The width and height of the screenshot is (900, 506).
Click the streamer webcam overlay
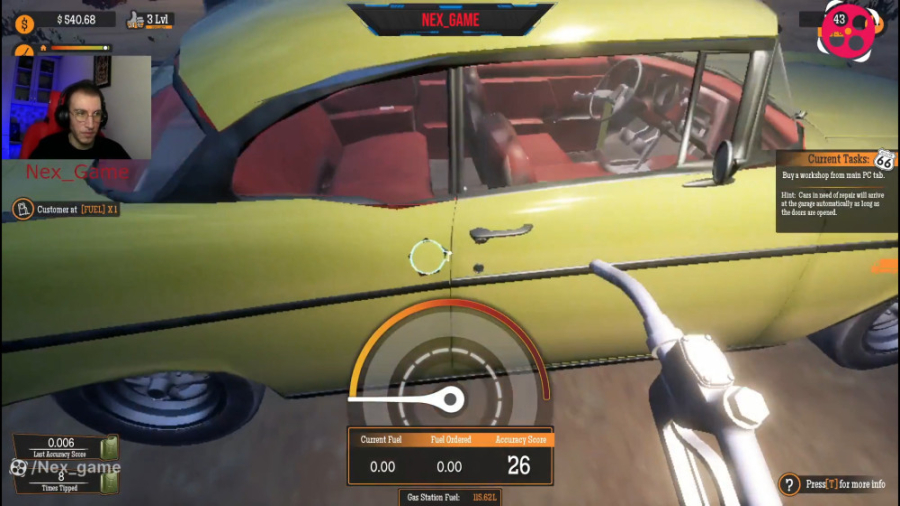point(77,108)
